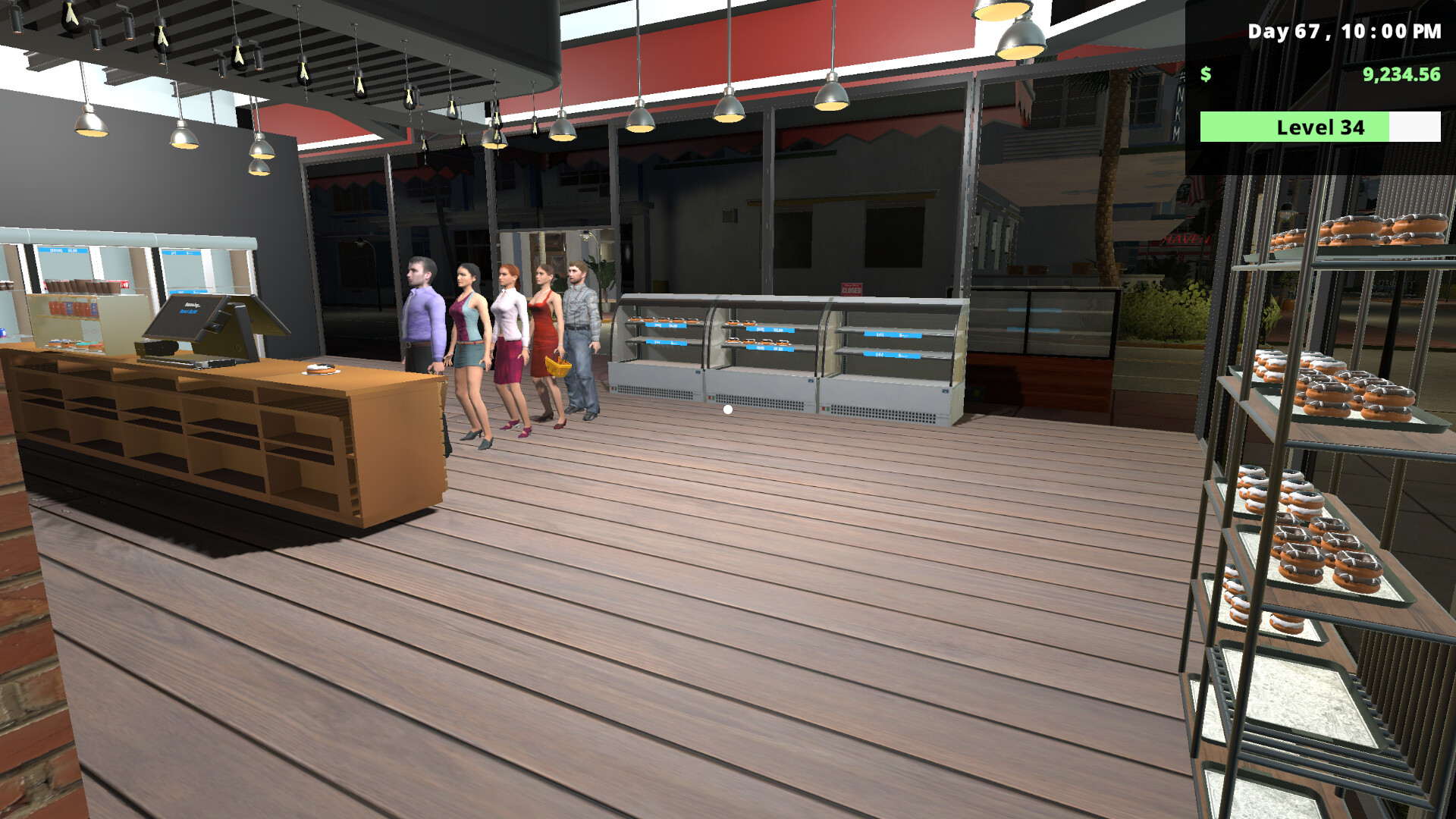Screen dimensions: 1456x819
Task: Toggle the red power indicator on the left display fridge
Action: pyautogui.click(x=613, y=389)
